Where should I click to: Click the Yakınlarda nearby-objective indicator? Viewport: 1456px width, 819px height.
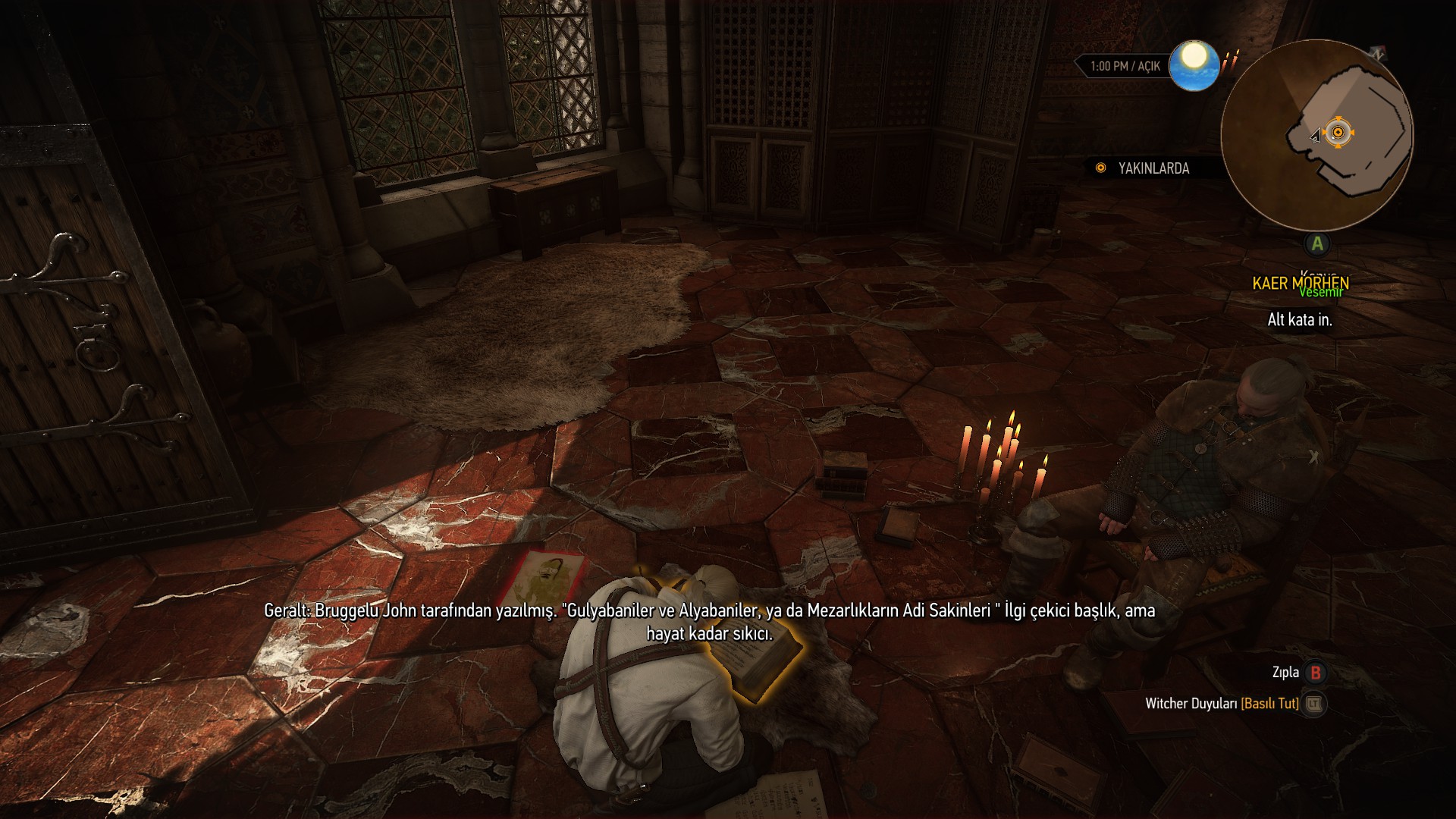1144,168
